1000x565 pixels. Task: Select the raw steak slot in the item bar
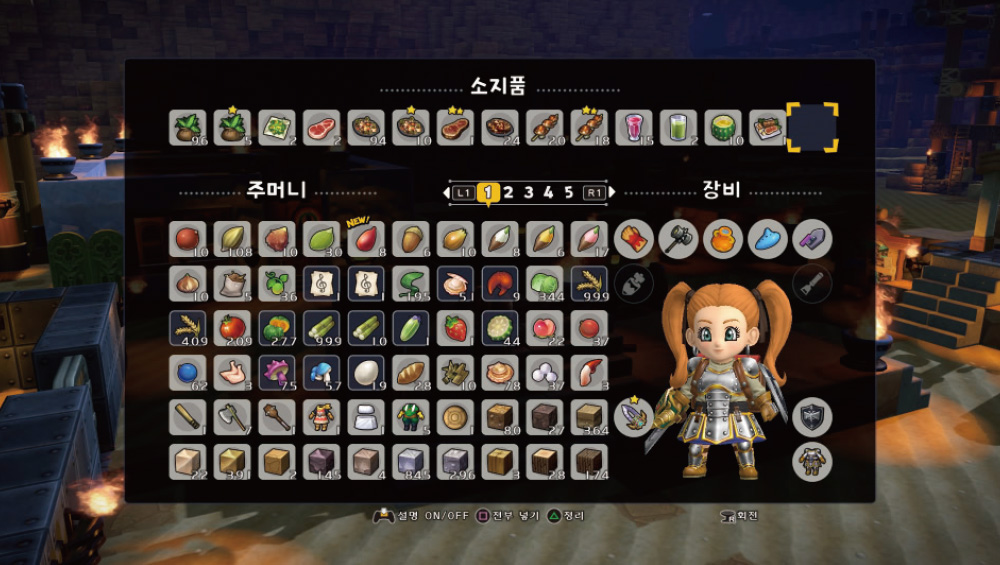pyautogui.click(x=322, y=128)
